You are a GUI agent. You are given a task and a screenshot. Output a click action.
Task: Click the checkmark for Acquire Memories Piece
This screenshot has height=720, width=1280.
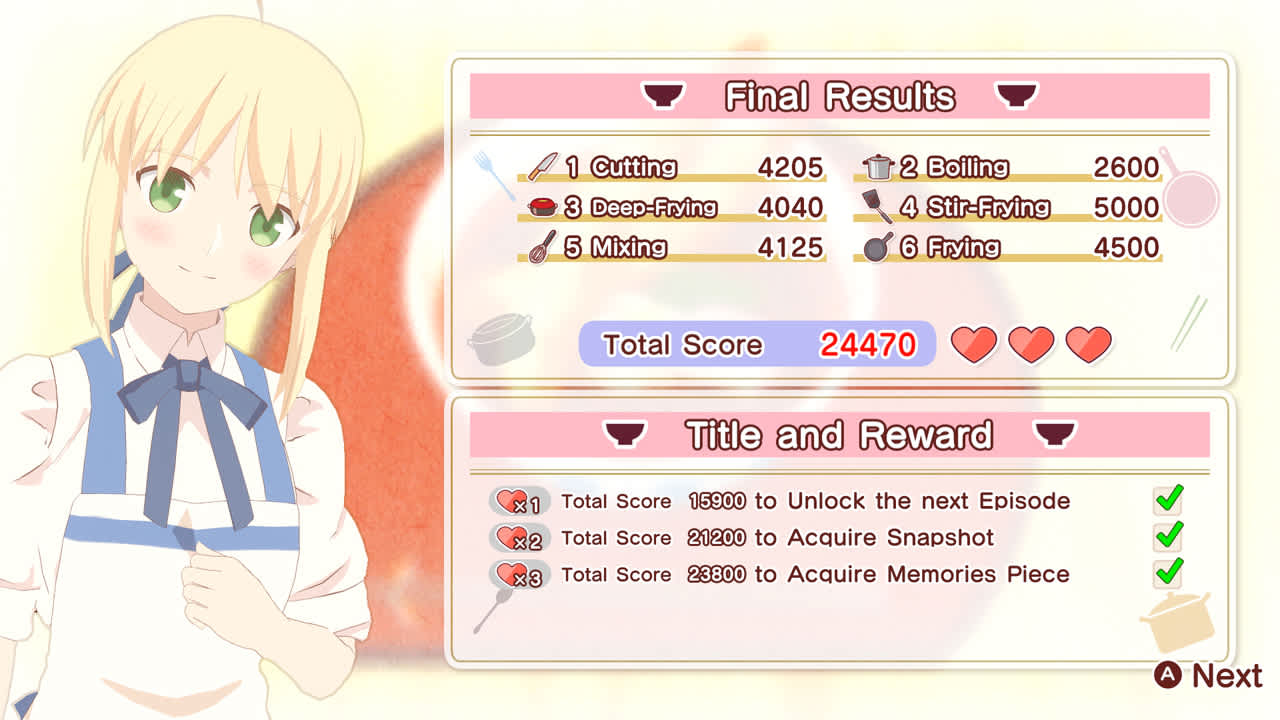pyautogui.click(x=1167, y=574)
